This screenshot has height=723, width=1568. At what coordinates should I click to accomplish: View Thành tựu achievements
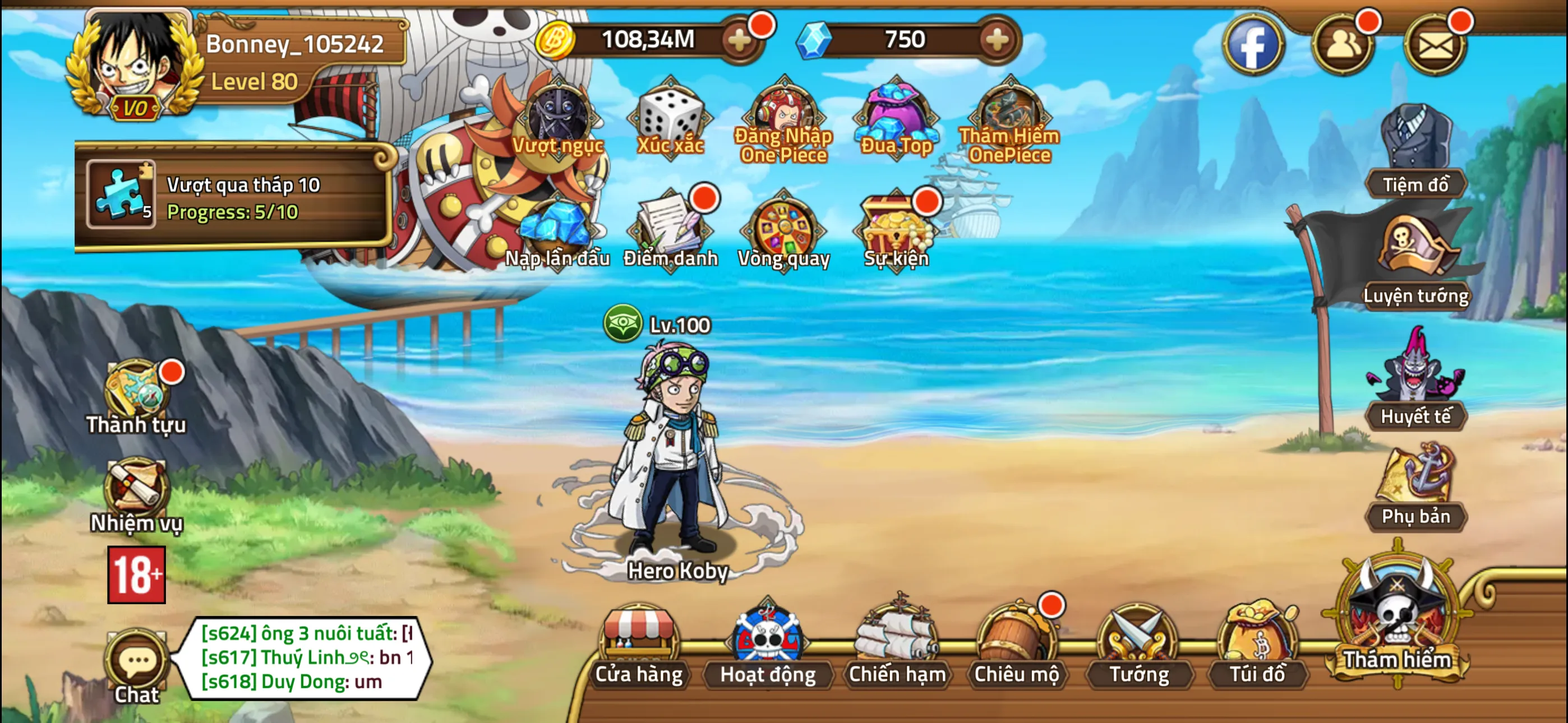point(135,390)
